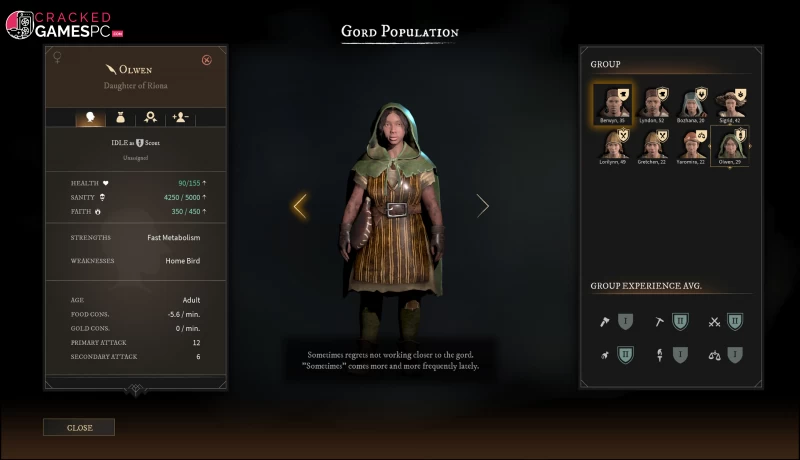Open the medal ribbon tab
This screenshot has height=460, width=800.
[151, 117]
